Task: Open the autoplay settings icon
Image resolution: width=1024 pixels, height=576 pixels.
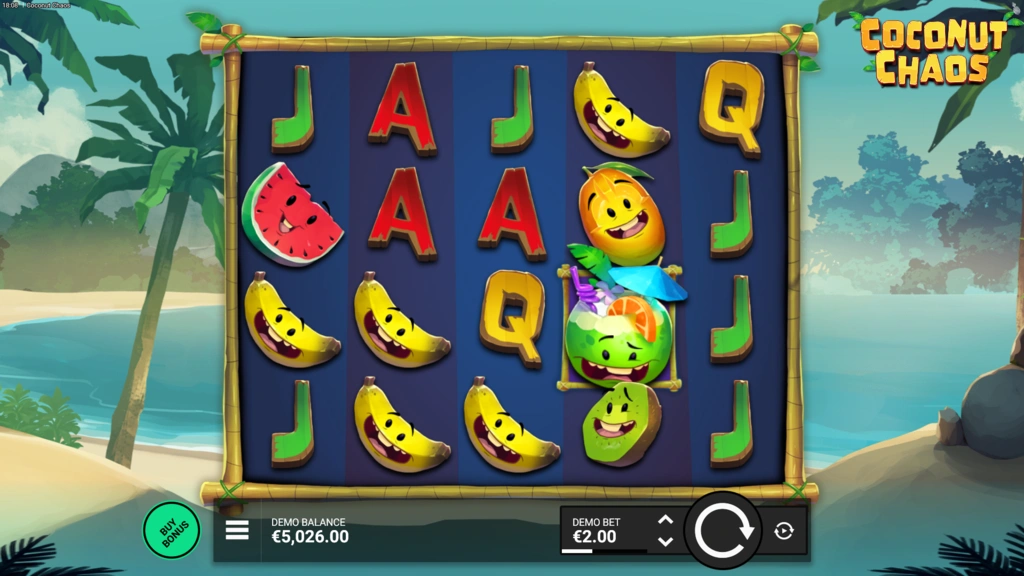Action: click(784, 531)
